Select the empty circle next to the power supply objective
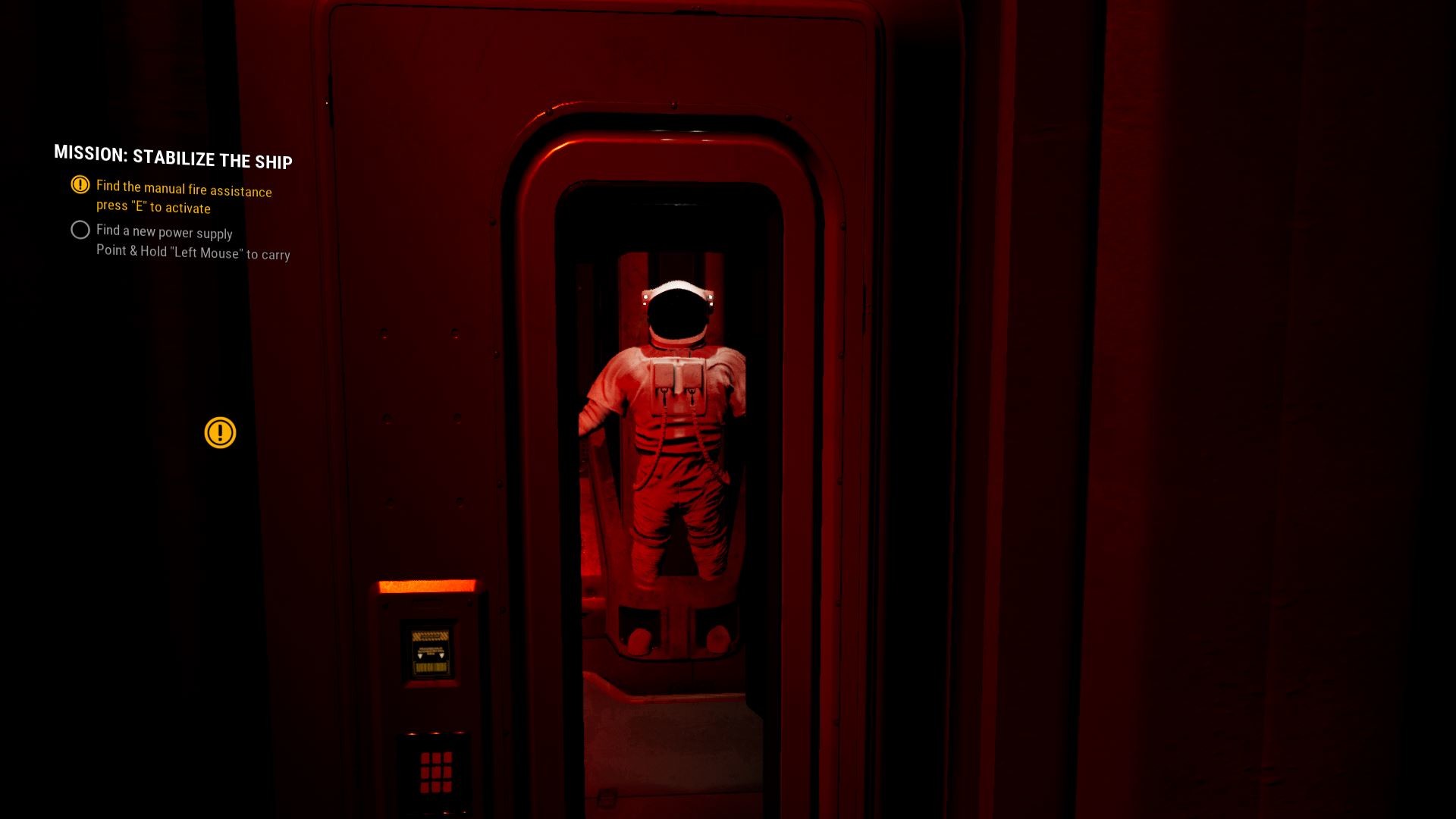This screenshot has height=819, width=1456. point(80,230)
